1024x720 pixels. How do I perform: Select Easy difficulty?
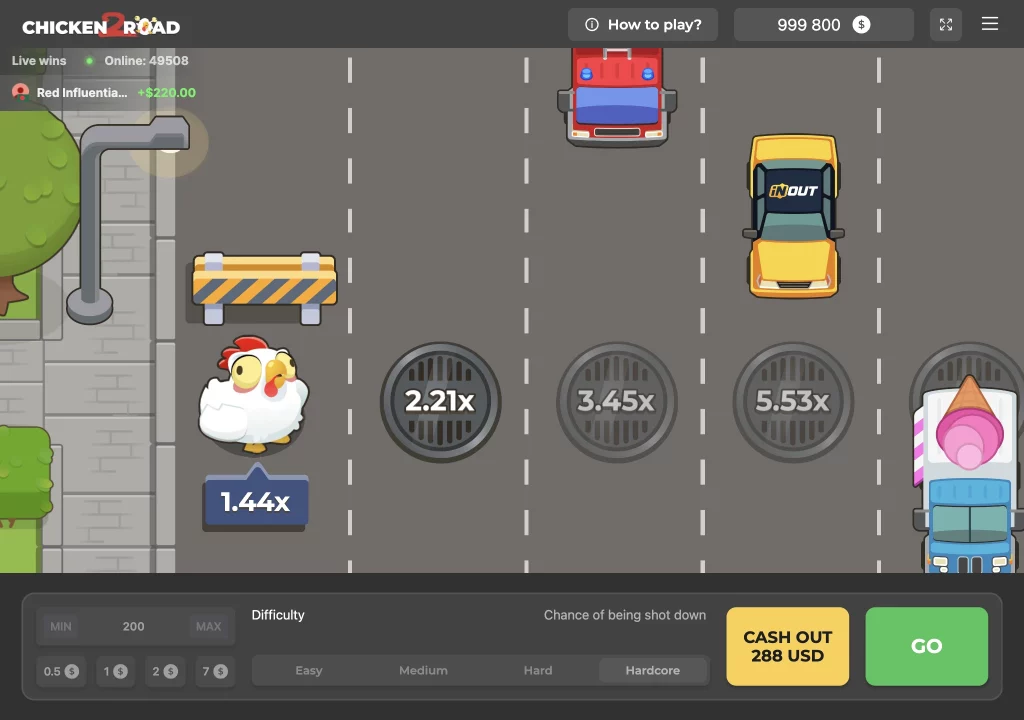309,671
